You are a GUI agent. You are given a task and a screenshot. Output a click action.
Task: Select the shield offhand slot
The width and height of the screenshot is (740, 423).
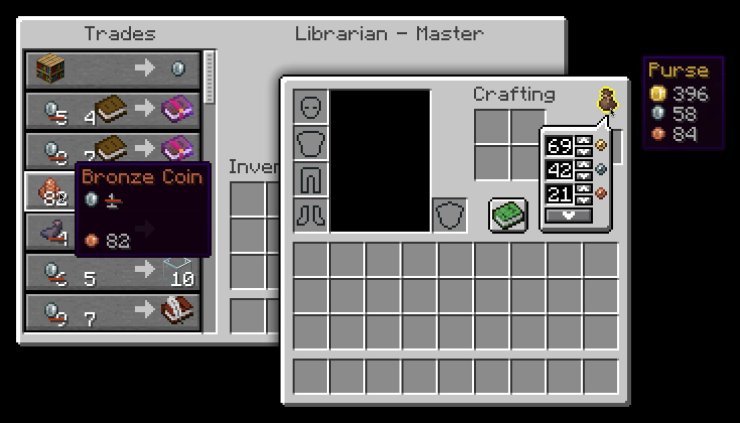[449, 215]
